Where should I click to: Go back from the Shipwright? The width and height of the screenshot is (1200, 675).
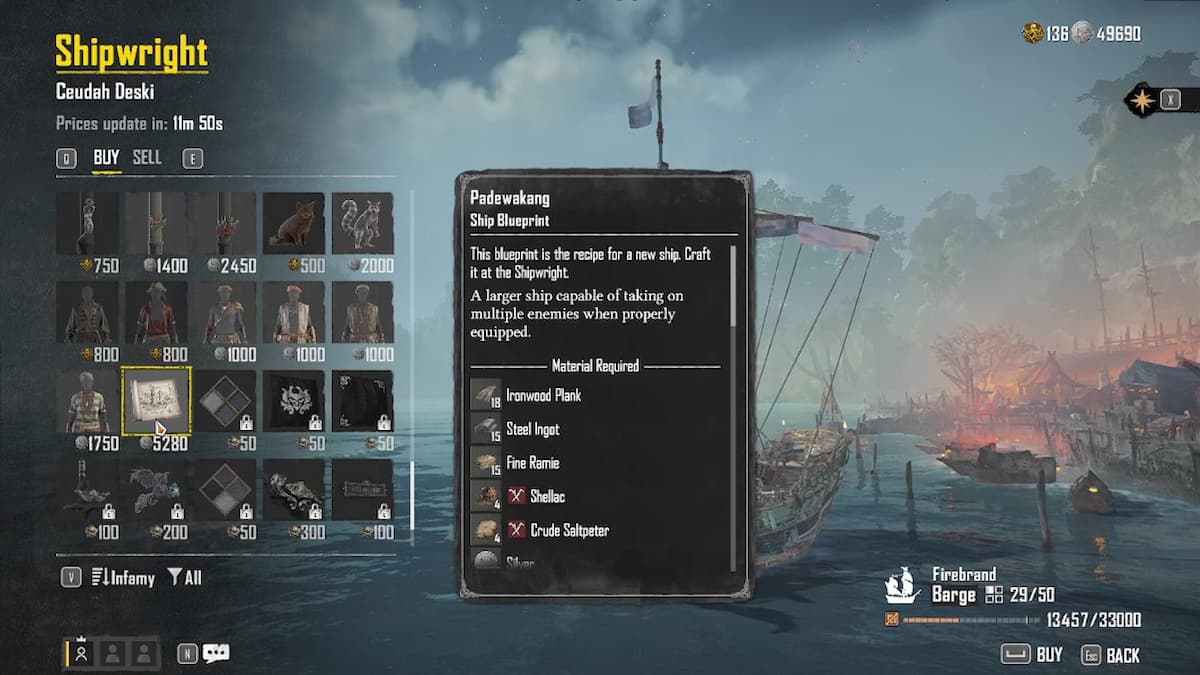click(x=1110, y=655)
